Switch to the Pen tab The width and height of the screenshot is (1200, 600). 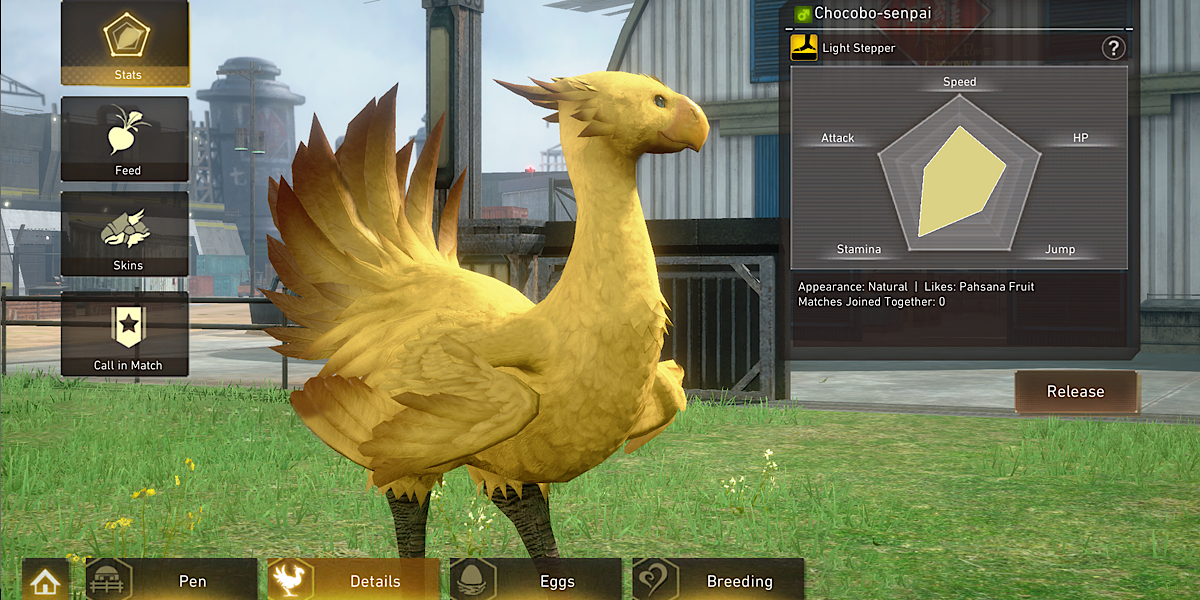click(x=172, y=581)
